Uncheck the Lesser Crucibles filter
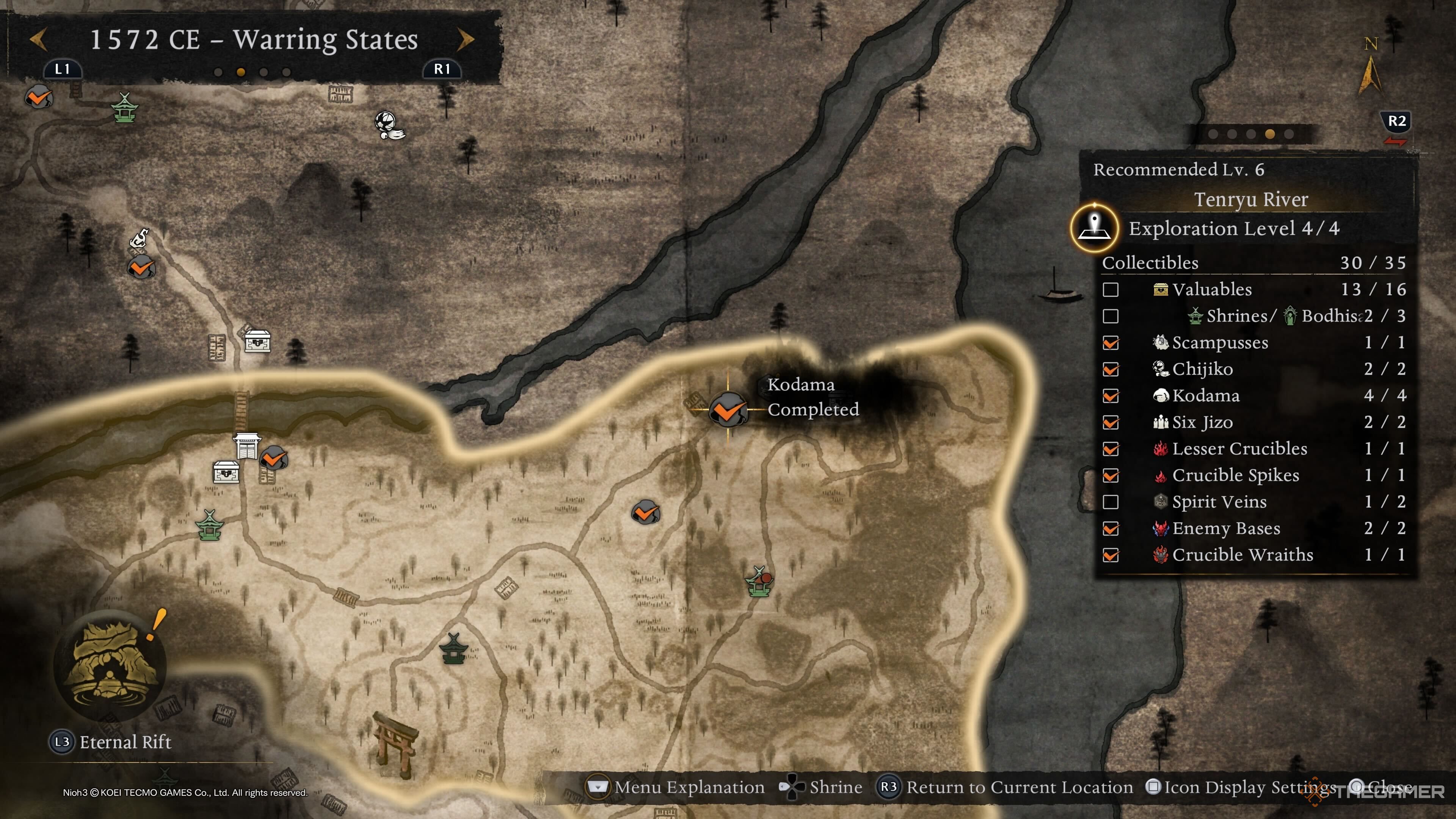This screenshot has width=1456, height=819. (1111, 449)
